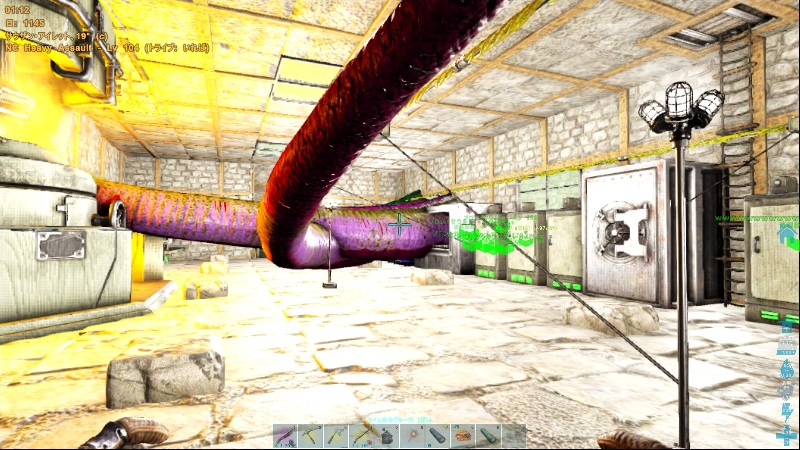Select the sparkling flare item slot
Image resolution: width=800 pixels, height=450 pixels.
coord(412,436)
